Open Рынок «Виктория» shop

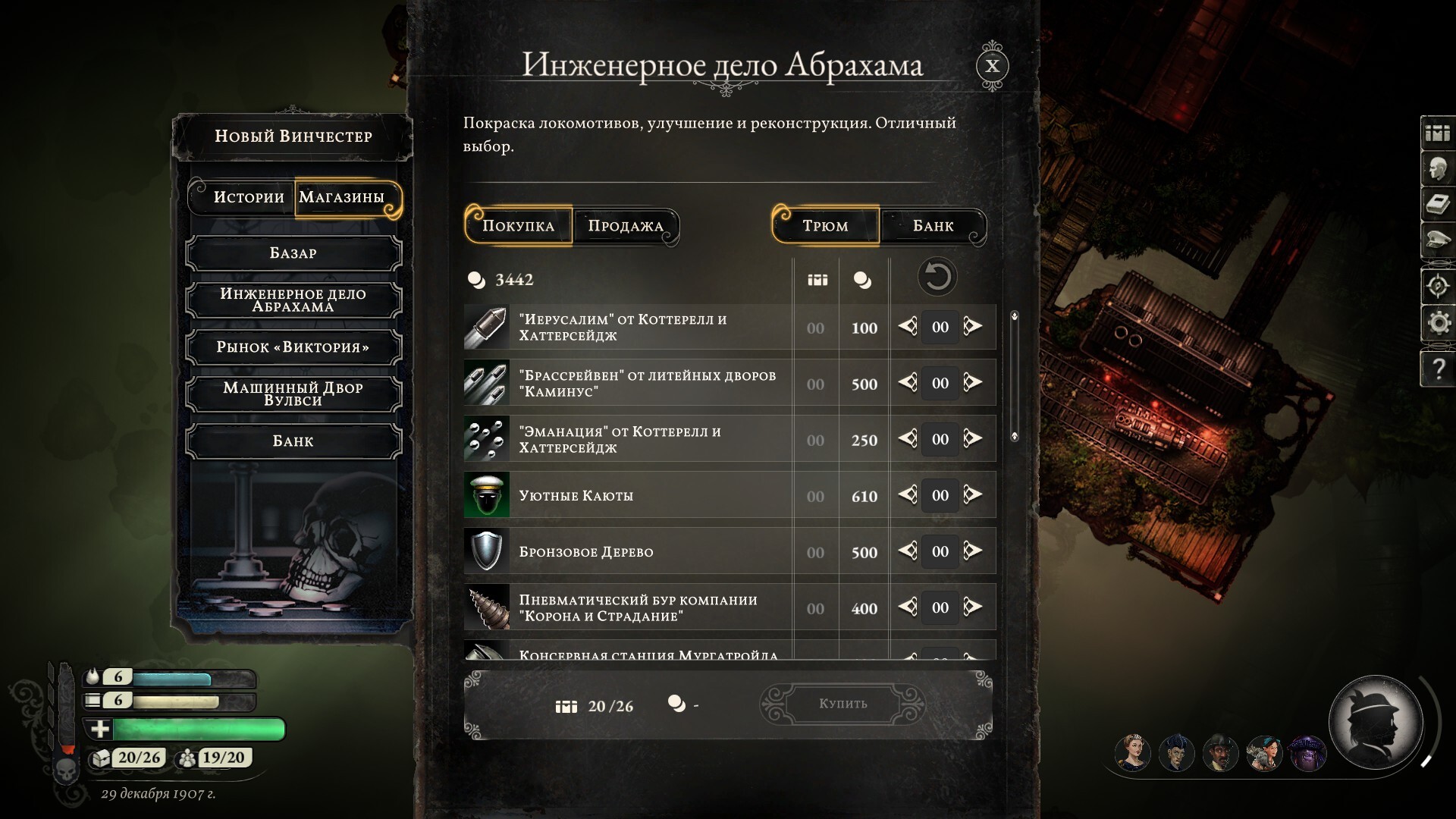(x=293, y=347)
